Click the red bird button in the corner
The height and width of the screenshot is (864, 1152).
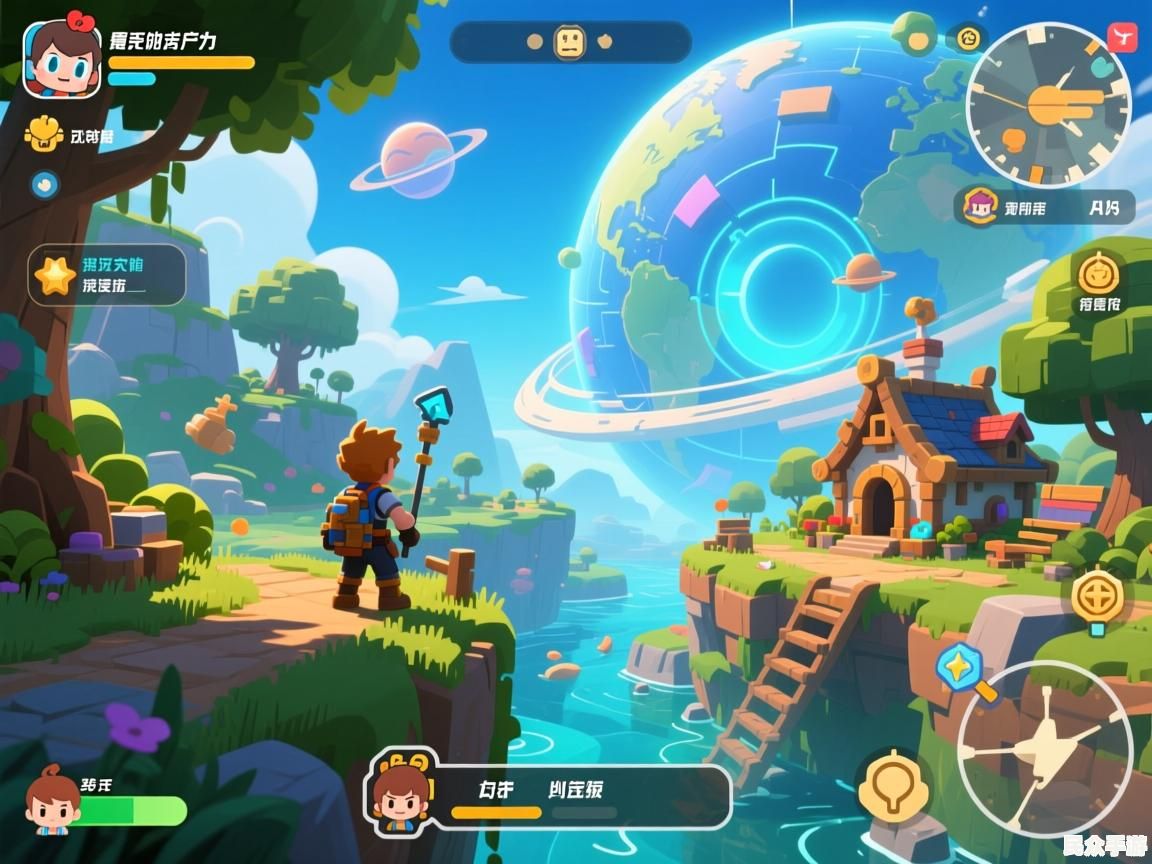click(x=1122, y=39)
